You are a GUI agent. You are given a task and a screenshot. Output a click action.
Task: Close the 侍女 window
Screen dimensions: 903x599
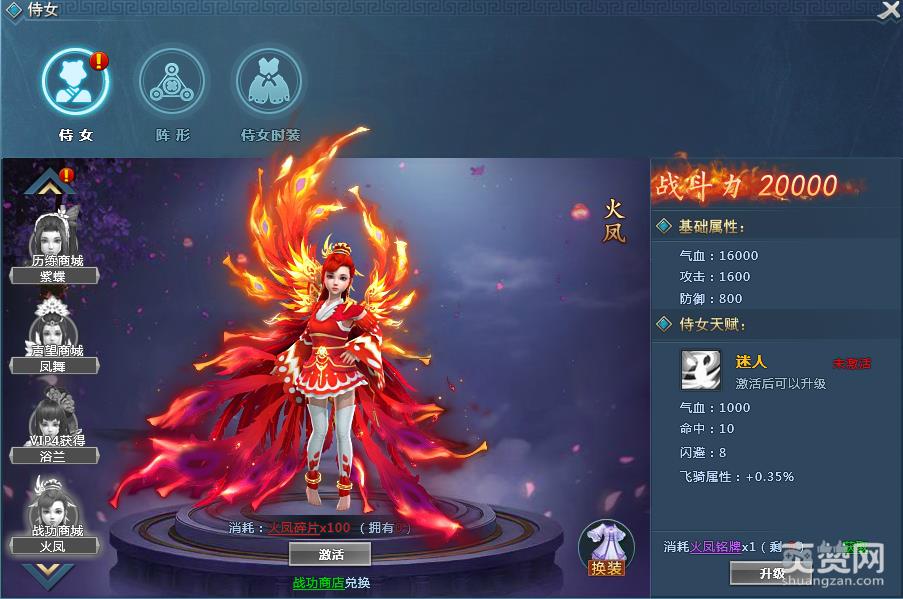point(888,10)
